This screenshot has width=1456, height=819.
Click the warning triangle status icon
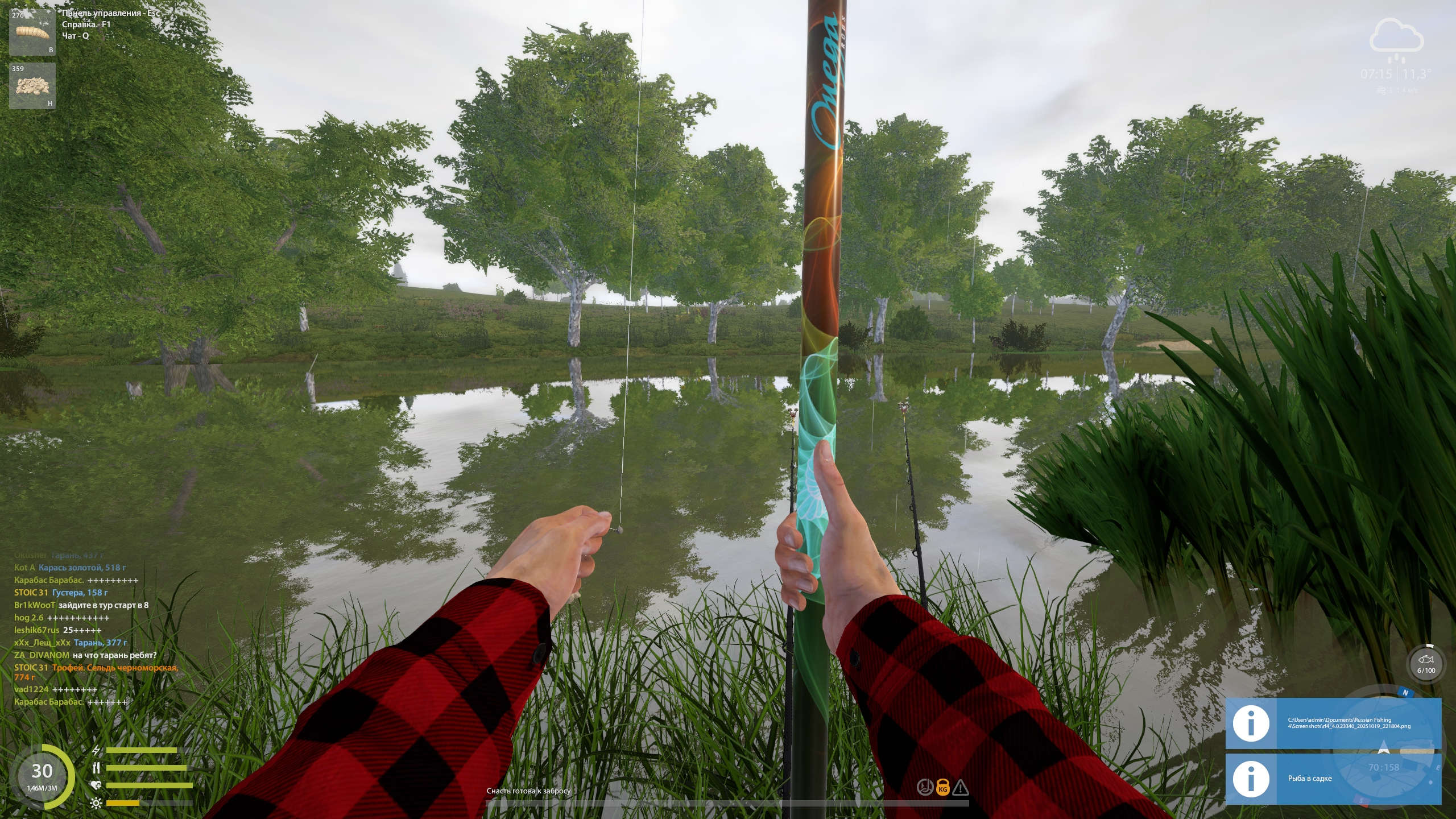(x=961, y=788)
